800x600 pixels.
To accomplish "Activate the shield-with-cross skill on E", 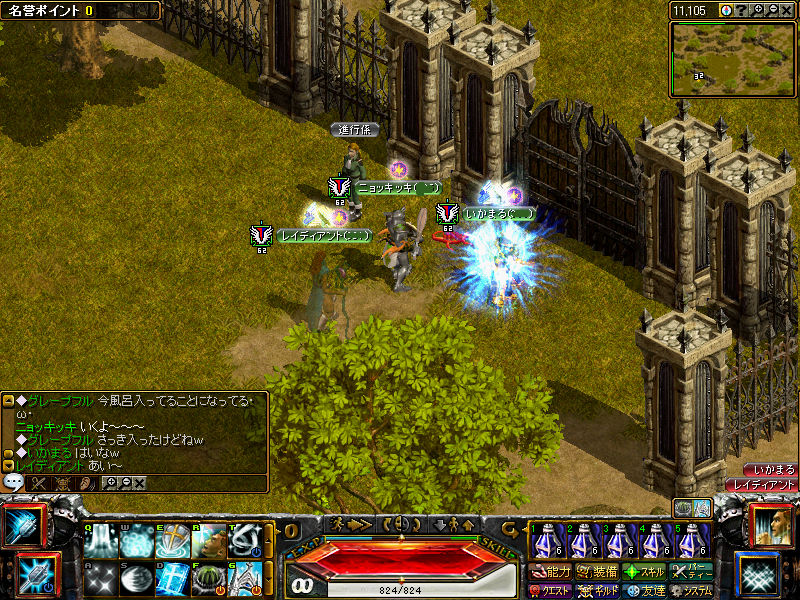I will click(172, 540).
